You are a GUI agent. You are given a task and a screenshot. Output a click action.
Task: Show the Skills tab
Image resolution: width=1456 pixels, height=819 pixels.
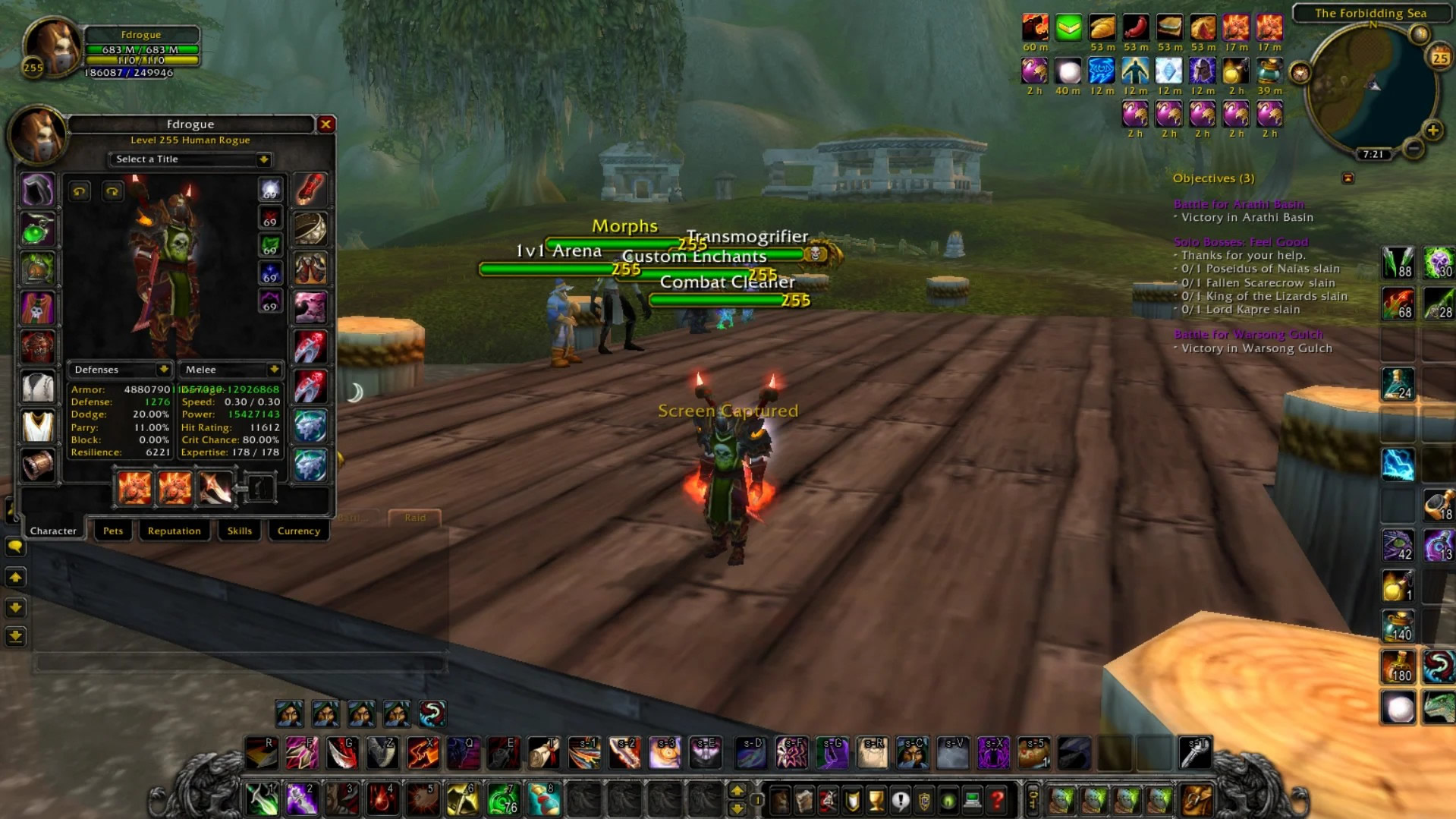[239, 531]
